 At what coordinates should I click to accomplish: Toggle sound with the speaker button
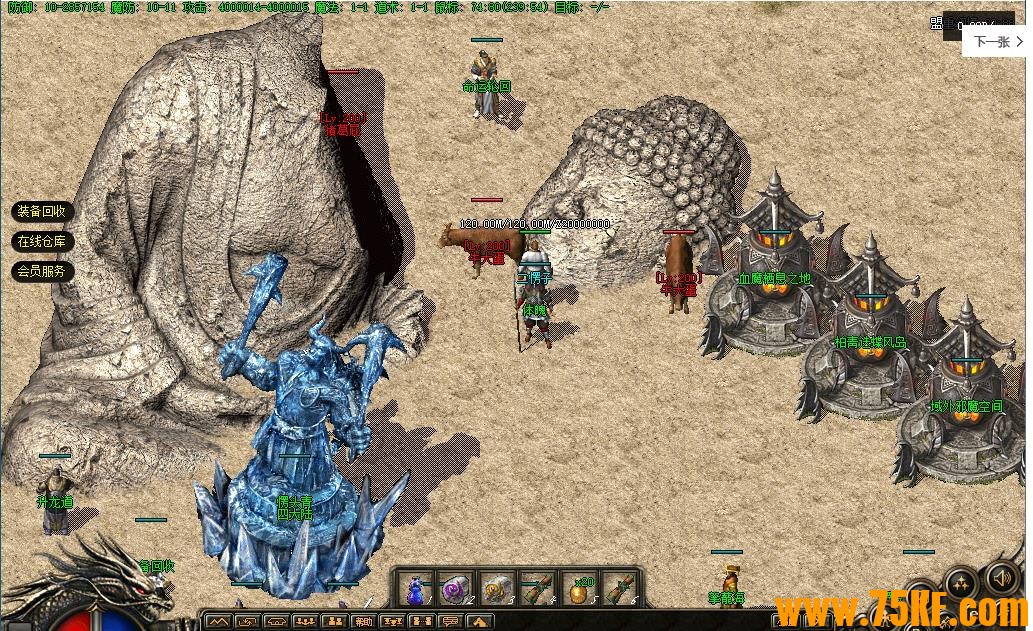click(x=1001, y=577)
